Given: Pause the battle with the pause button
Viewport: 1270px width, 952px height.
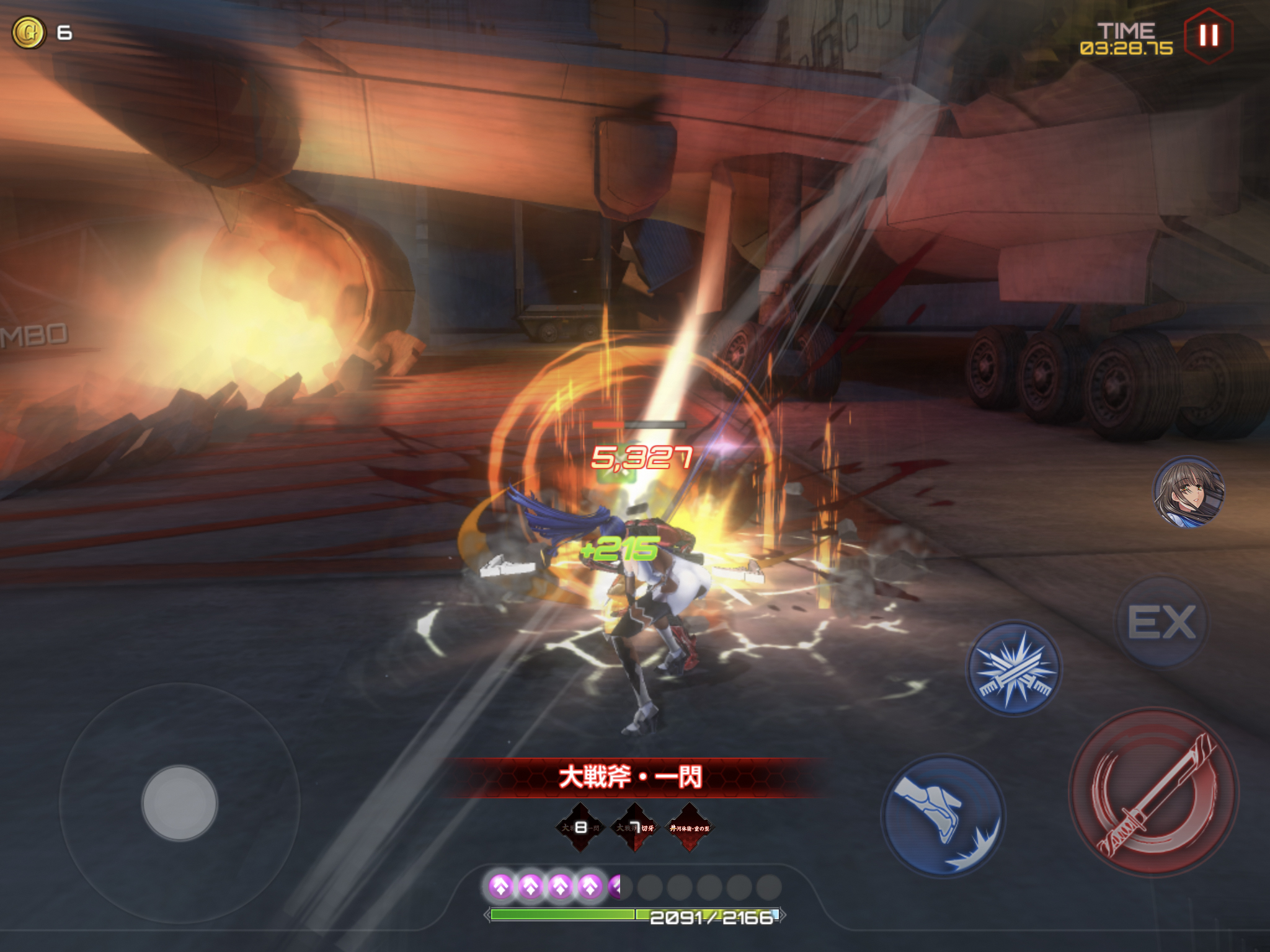Looking at the screenshot, I should [x=1208, y=35].
